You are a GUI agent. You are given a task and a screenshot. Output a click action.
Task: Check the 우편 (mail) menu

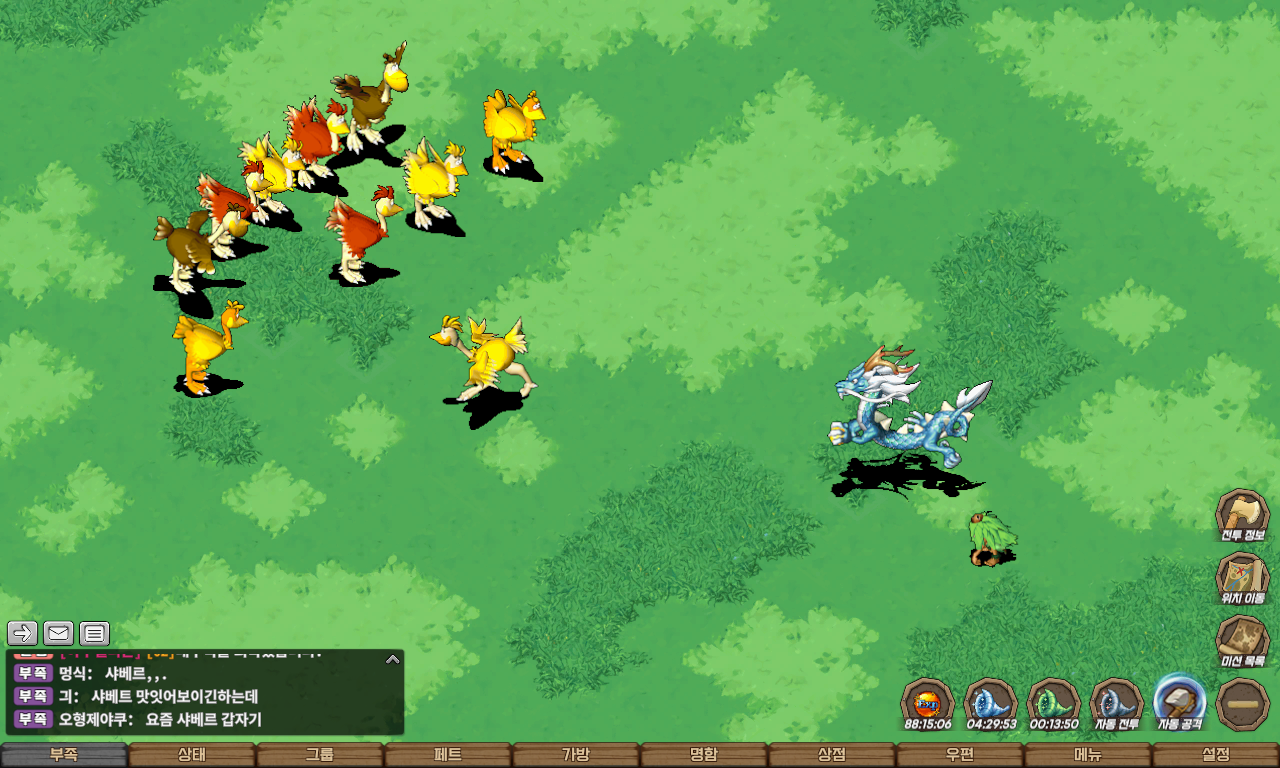click(960, 755)
